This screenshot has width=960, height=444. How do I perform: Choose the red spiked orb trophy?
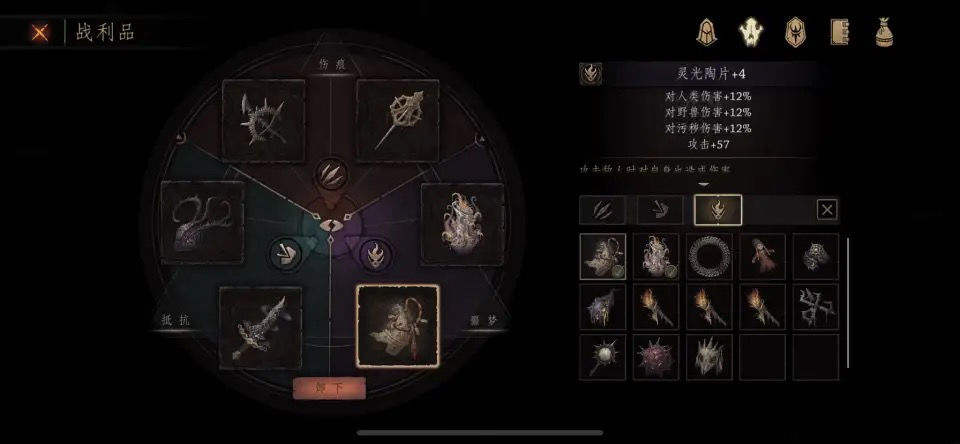coord(656,357)
